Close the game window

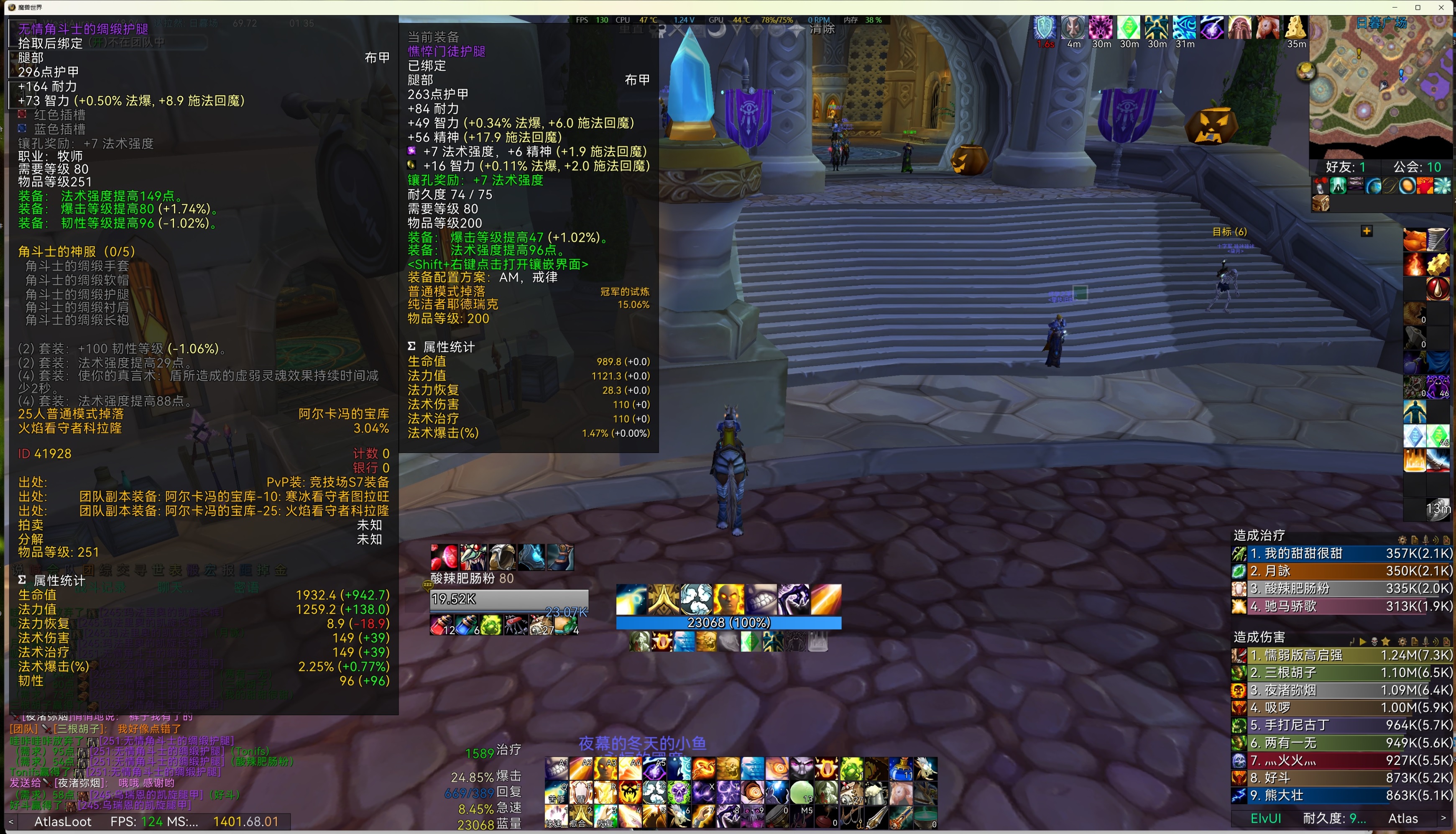[x=1441, y=8]
